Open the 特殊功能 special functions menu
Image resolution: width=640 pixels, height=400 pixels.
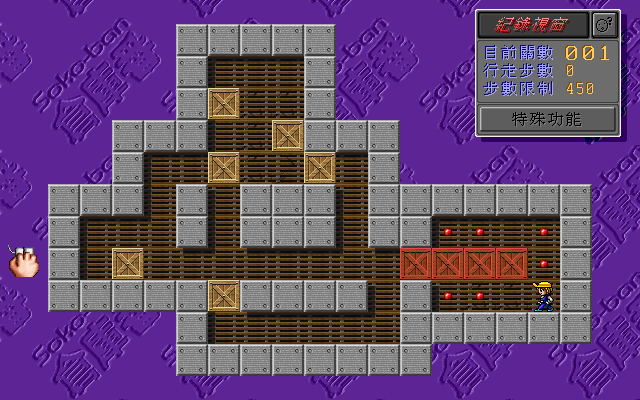click(546, 119)
